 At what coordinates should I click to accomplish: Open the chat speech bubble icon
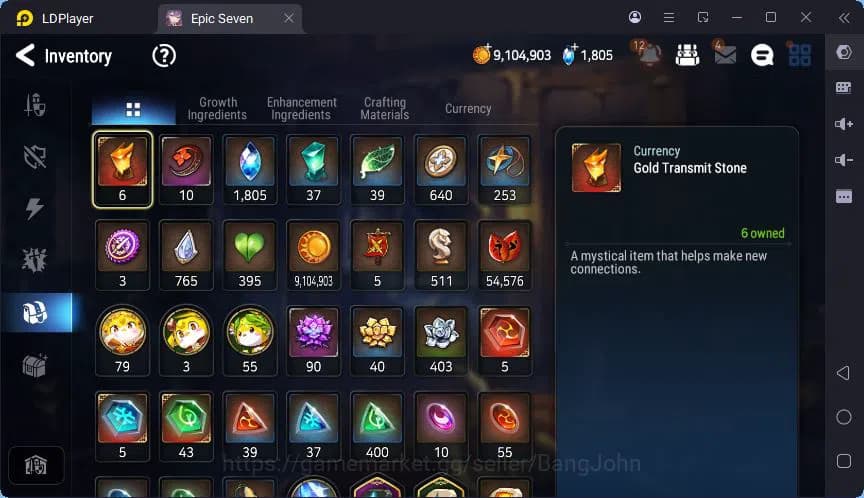pyautogui.click(x=762, y=56)
